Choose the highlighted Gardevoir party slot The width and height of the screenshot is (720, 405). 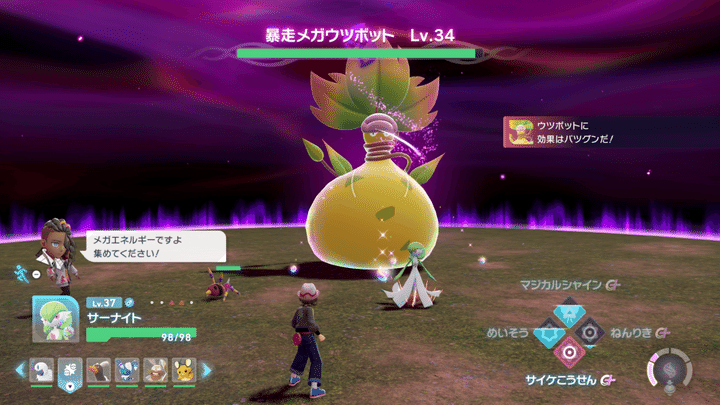(x=70, y=371)
